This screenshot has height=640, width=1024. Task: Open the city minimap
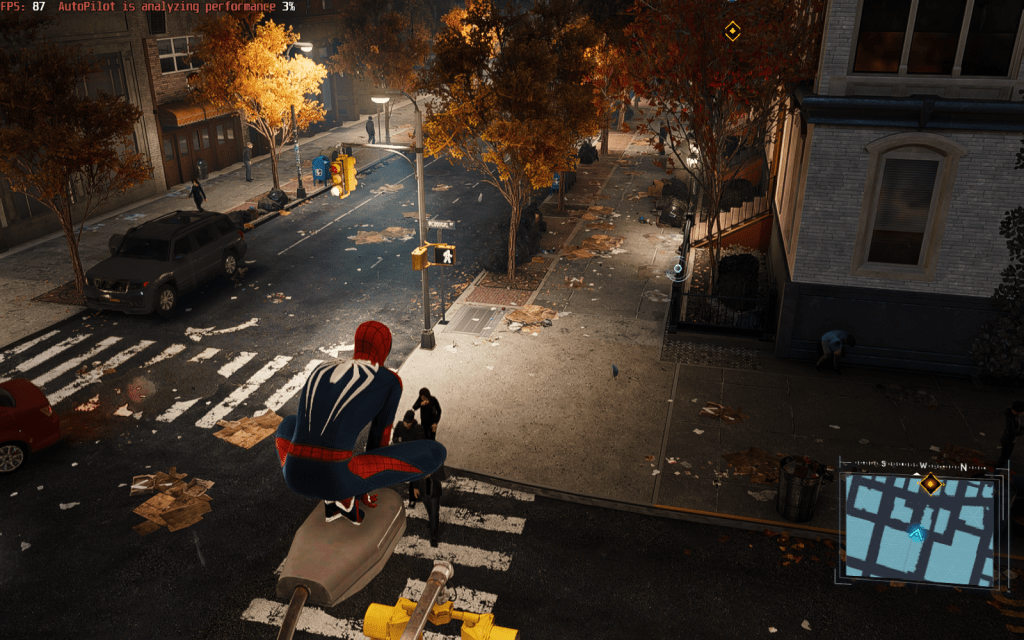919,529
